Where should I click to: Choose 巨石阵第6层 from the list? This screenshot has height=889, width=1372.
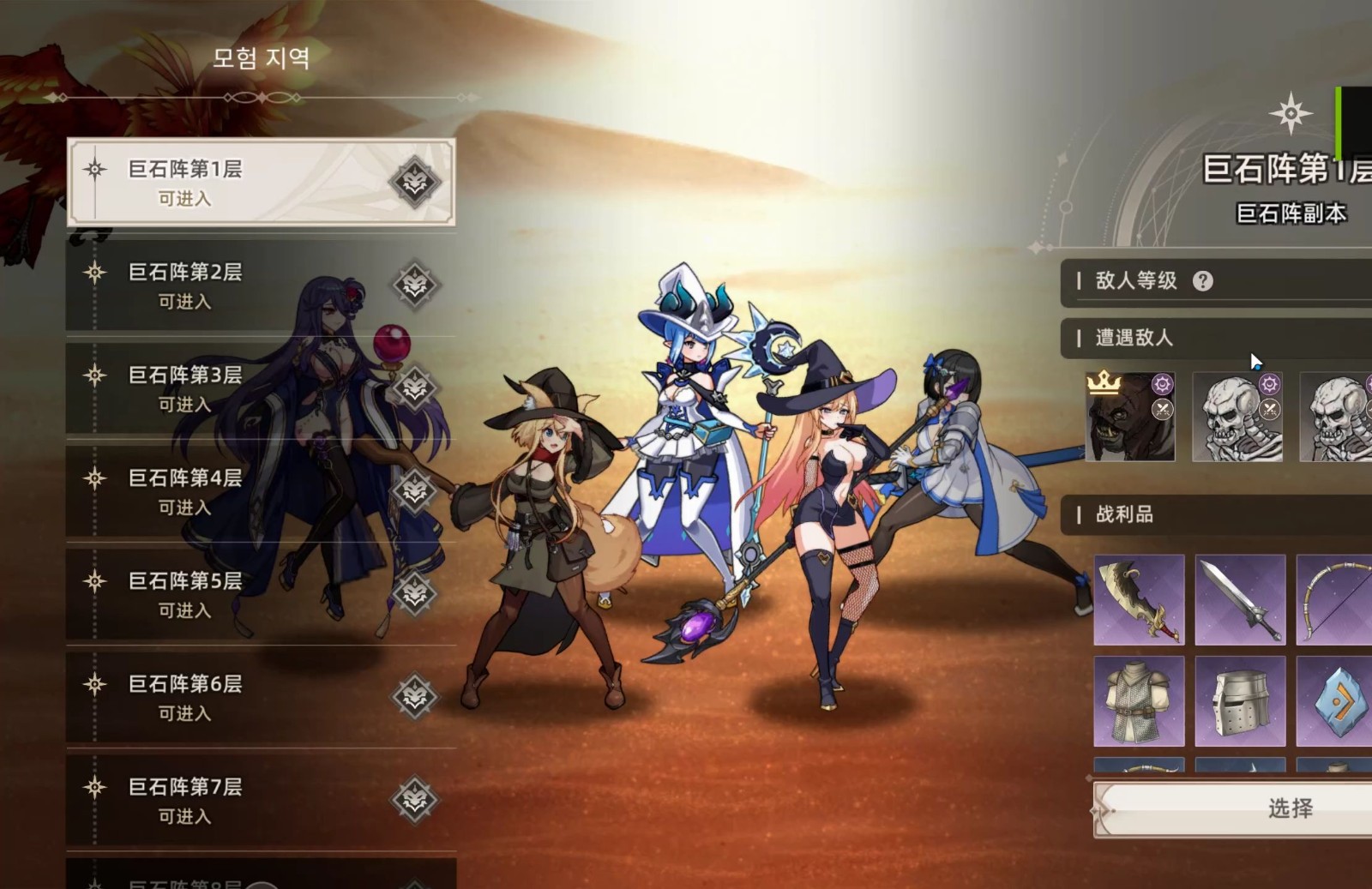tap(261, 697)
